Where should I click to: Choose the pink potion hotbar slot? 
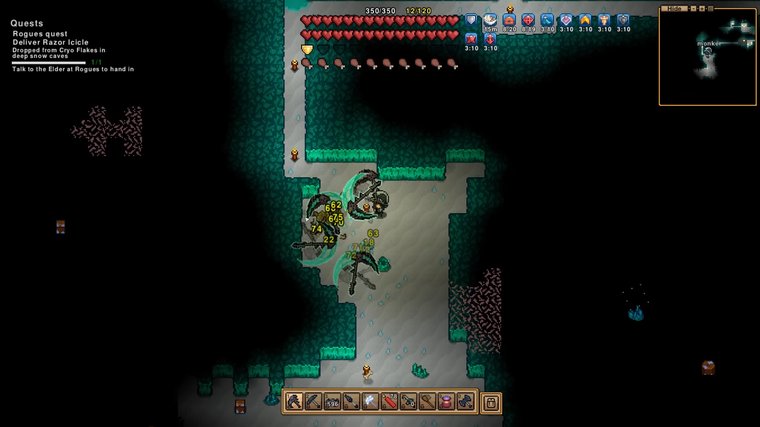(446, 402)
